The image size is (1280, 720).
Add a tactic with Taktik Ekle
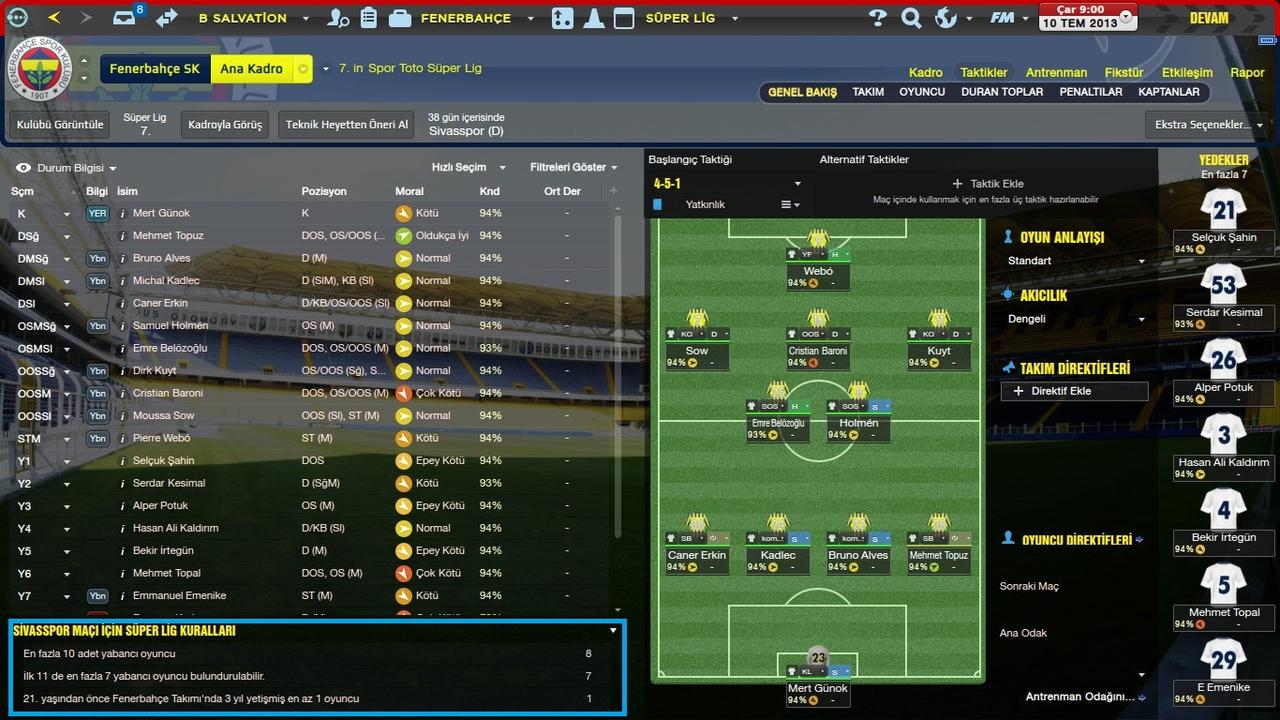pyautogui.click(x=988, y=184)
